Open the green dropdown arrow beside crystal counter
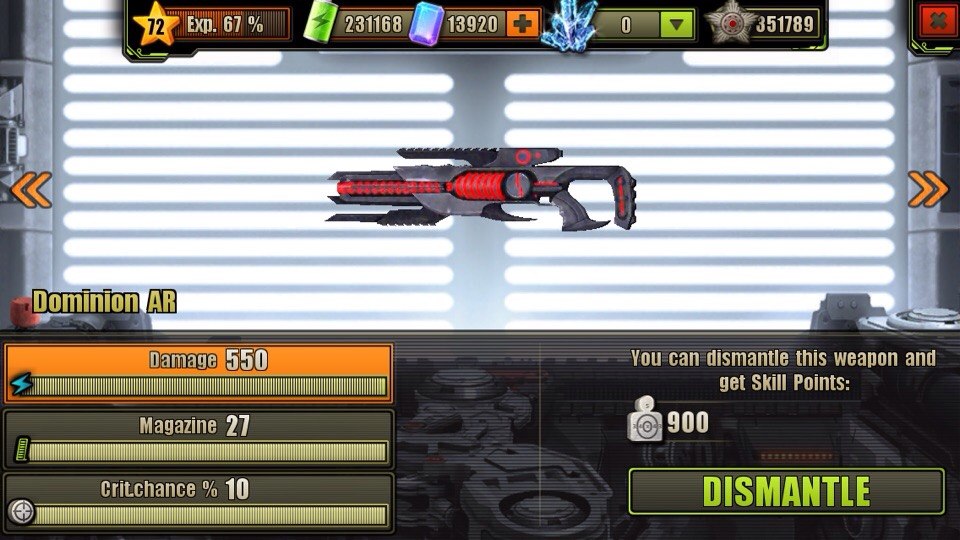960x540 pixels. pyautogui.click(x=677, y=24)
